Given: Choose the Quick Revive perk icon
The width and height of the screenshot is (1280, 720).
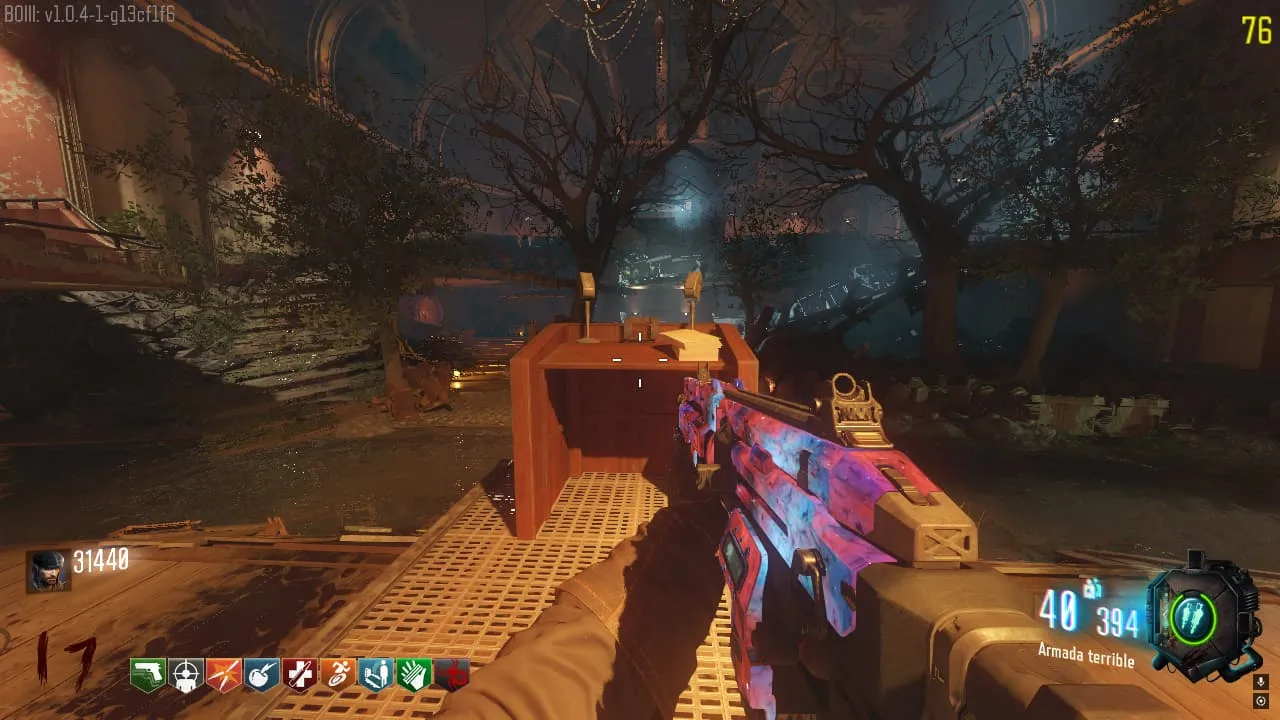Looking at the screenshot, I should [x=376, y=675].
